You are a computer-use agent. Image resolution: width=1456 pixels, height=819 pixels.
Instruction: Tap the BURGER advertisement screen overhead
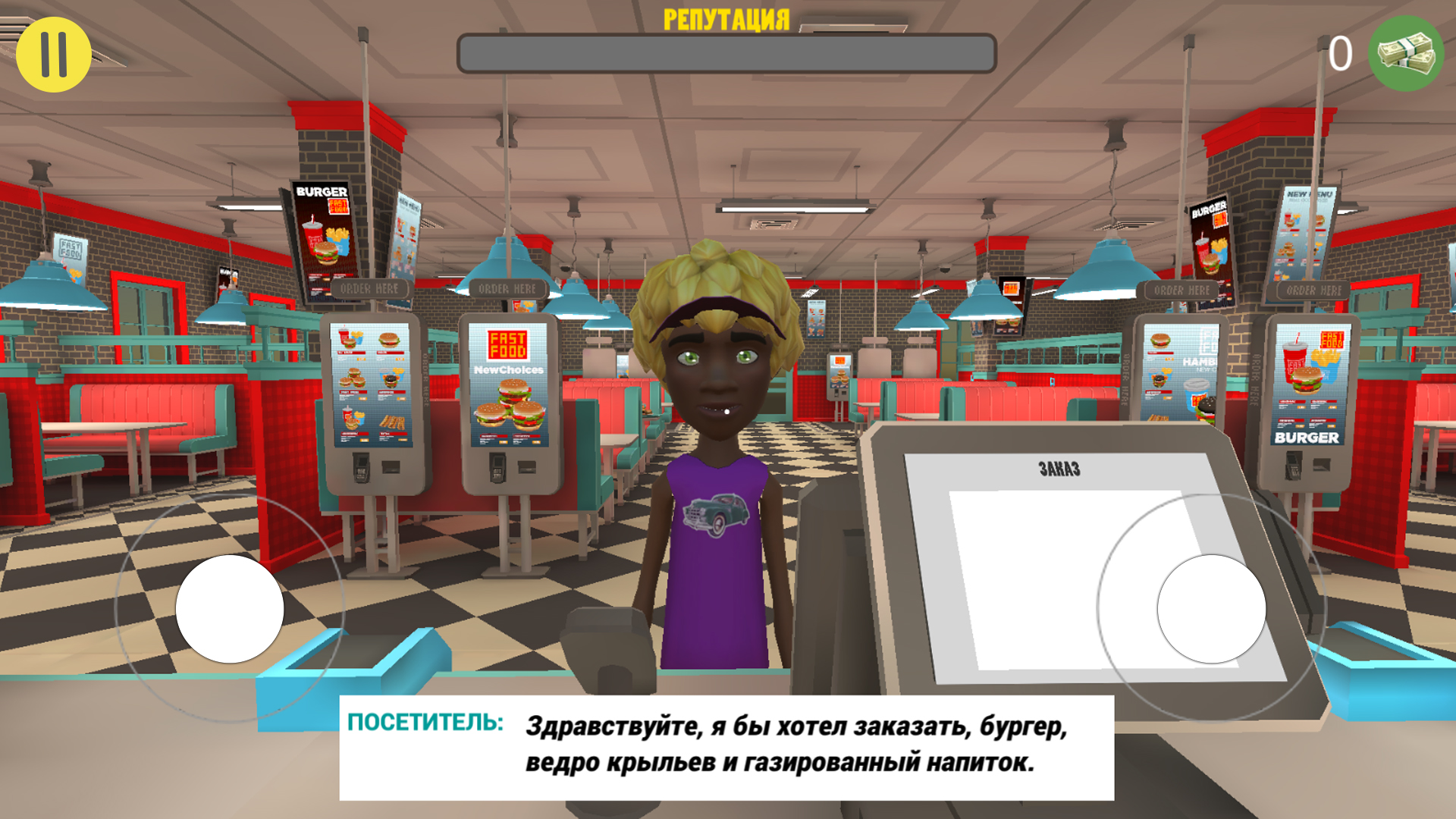322,227
